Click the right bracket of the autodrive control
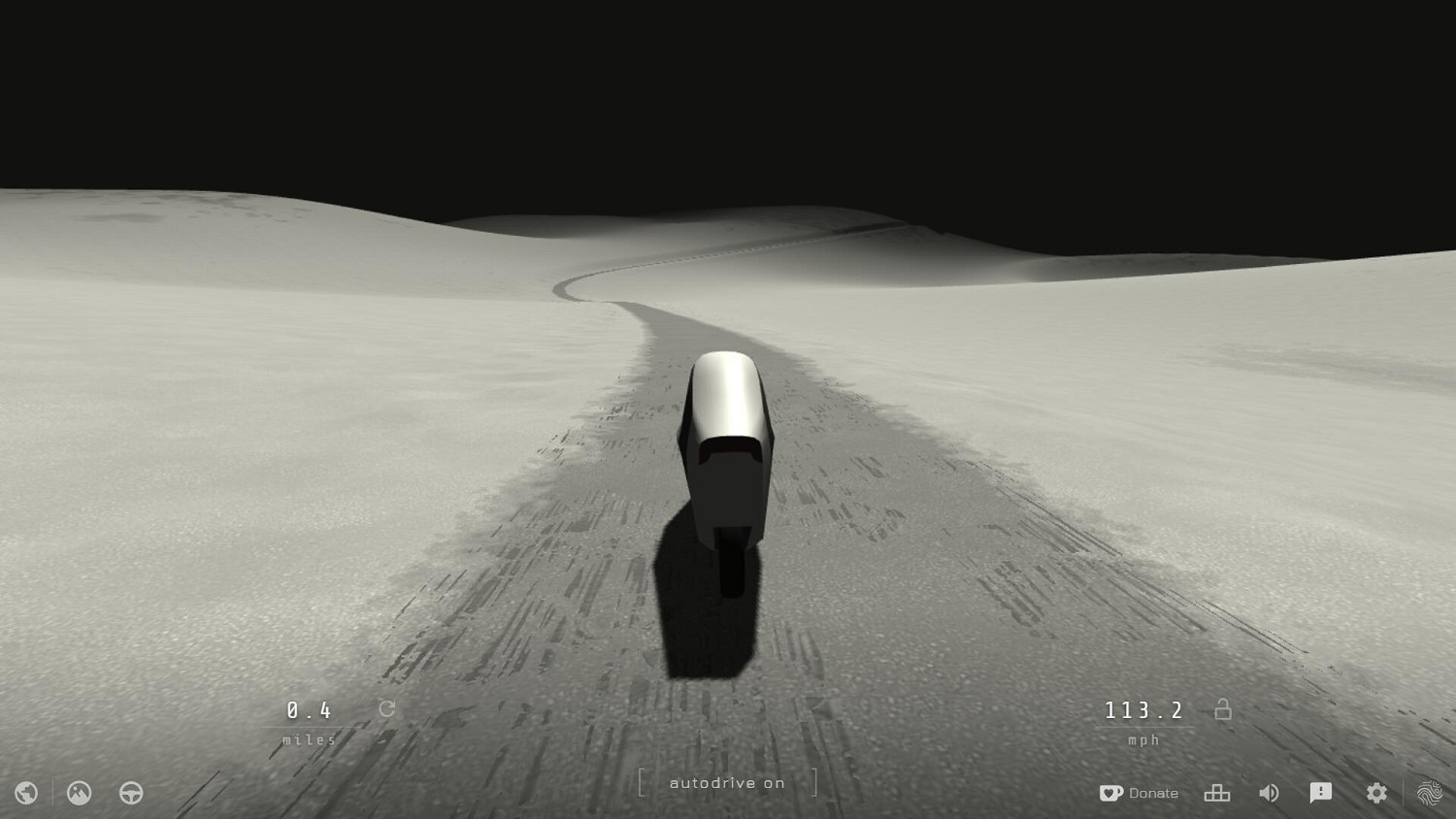This screenshot has height=819, width=1456. click(813, 782)
